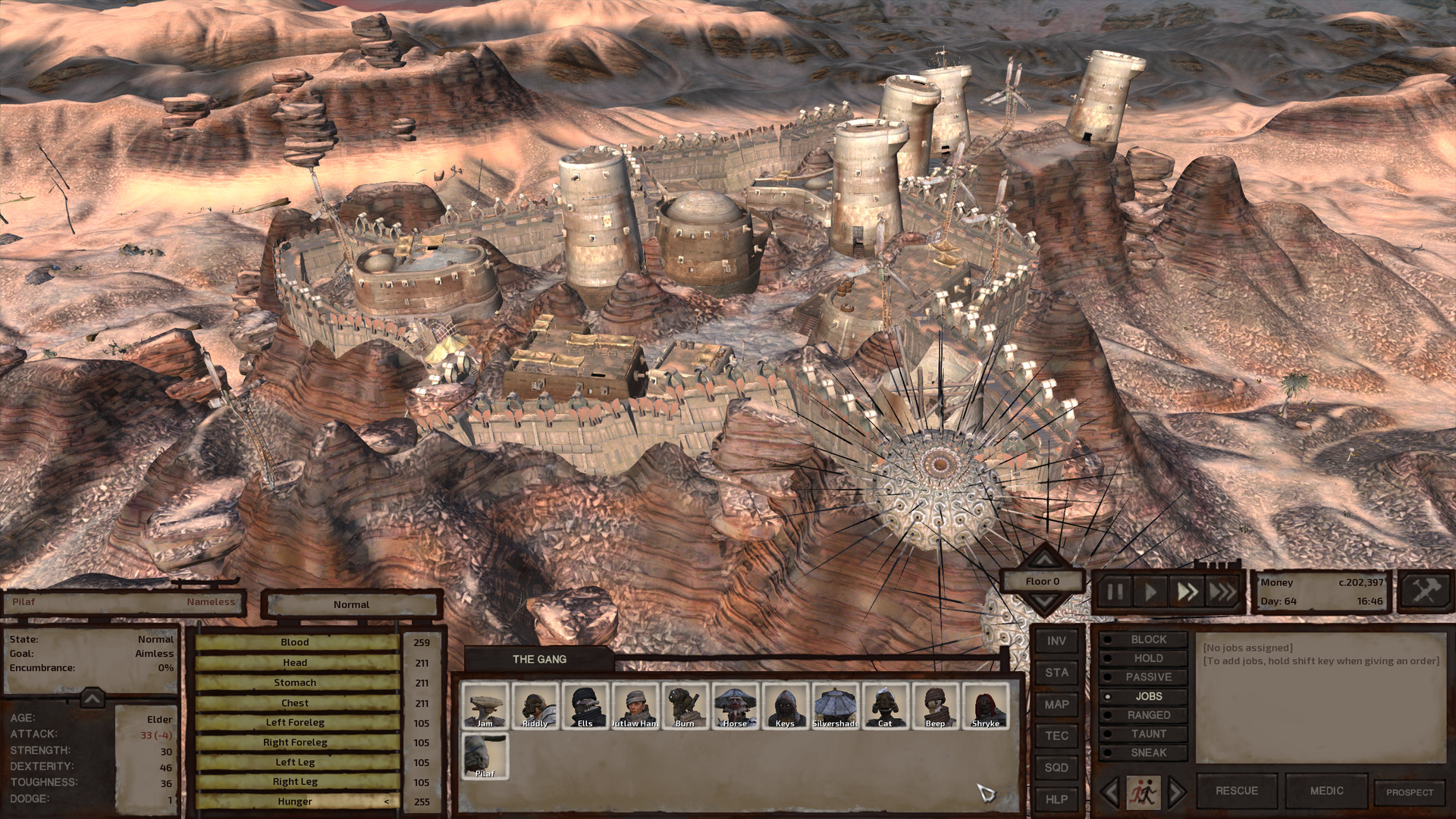Open the TEC research panel
Screen dimensions: 1456x819
pyautogui.click(x=1056, y=736)
